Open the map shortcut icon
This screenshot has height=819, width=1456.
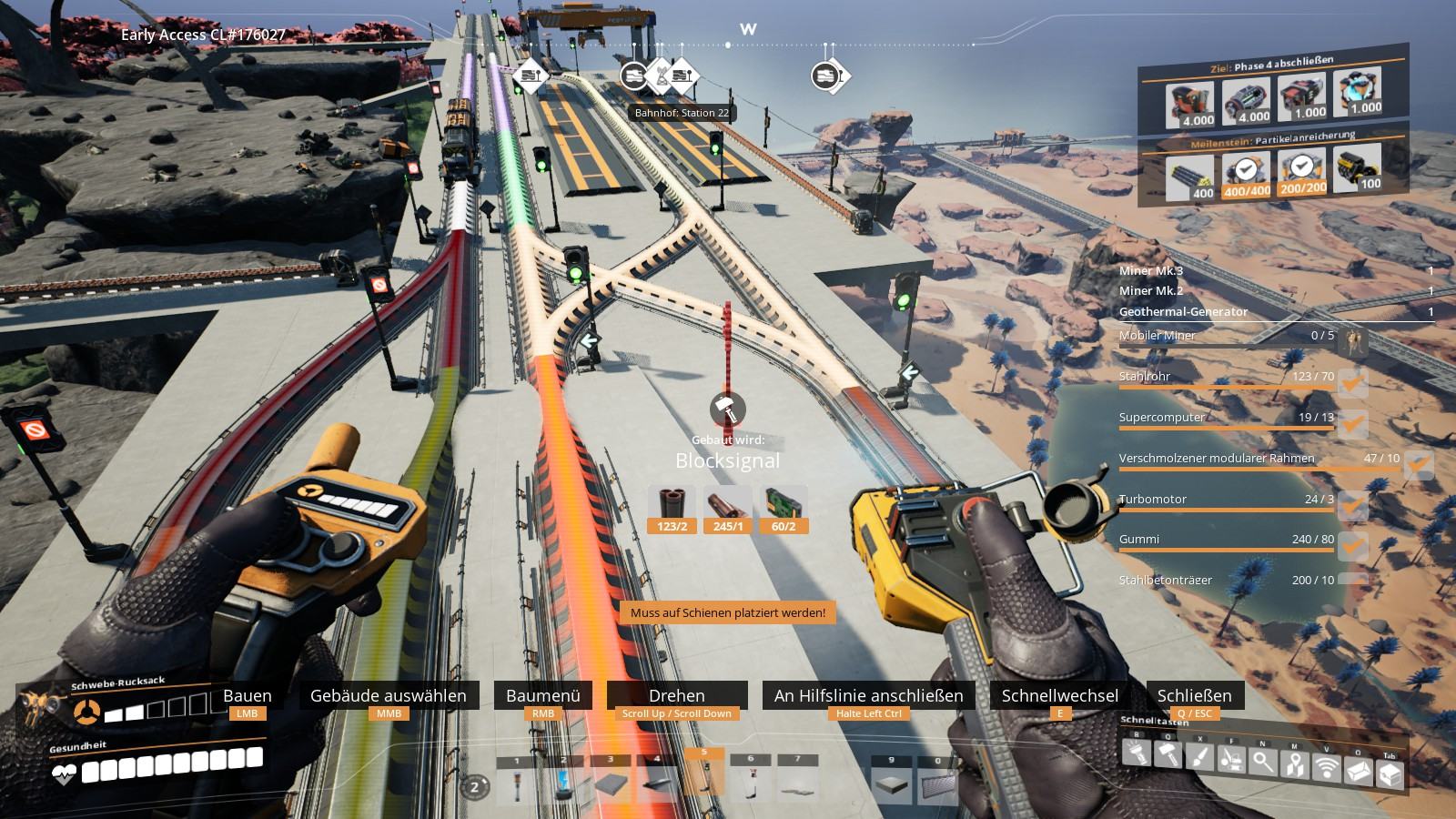1295,765
